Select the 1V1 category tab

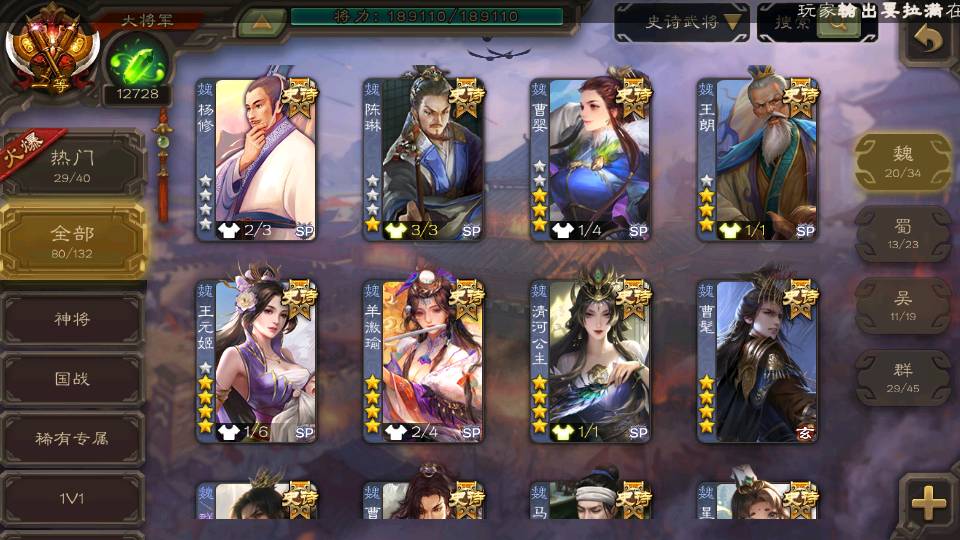pos(72,496)
